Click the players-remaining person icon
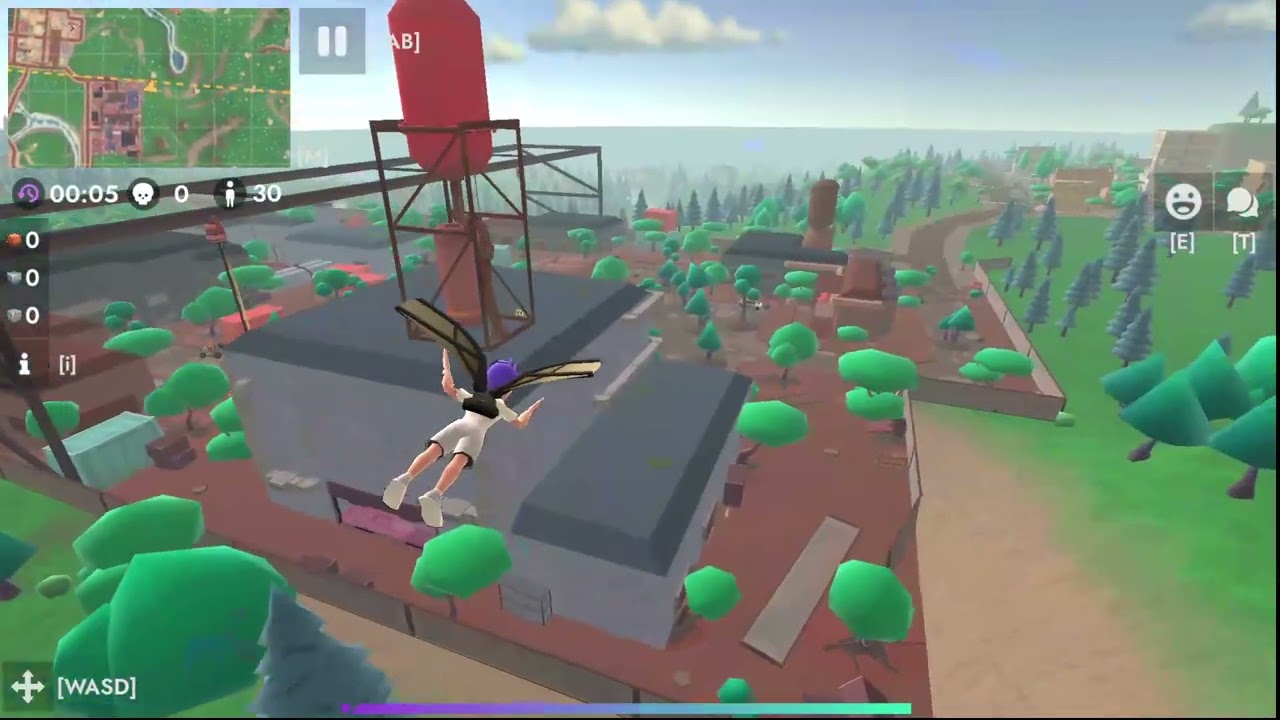 click(x=229, y=194)
